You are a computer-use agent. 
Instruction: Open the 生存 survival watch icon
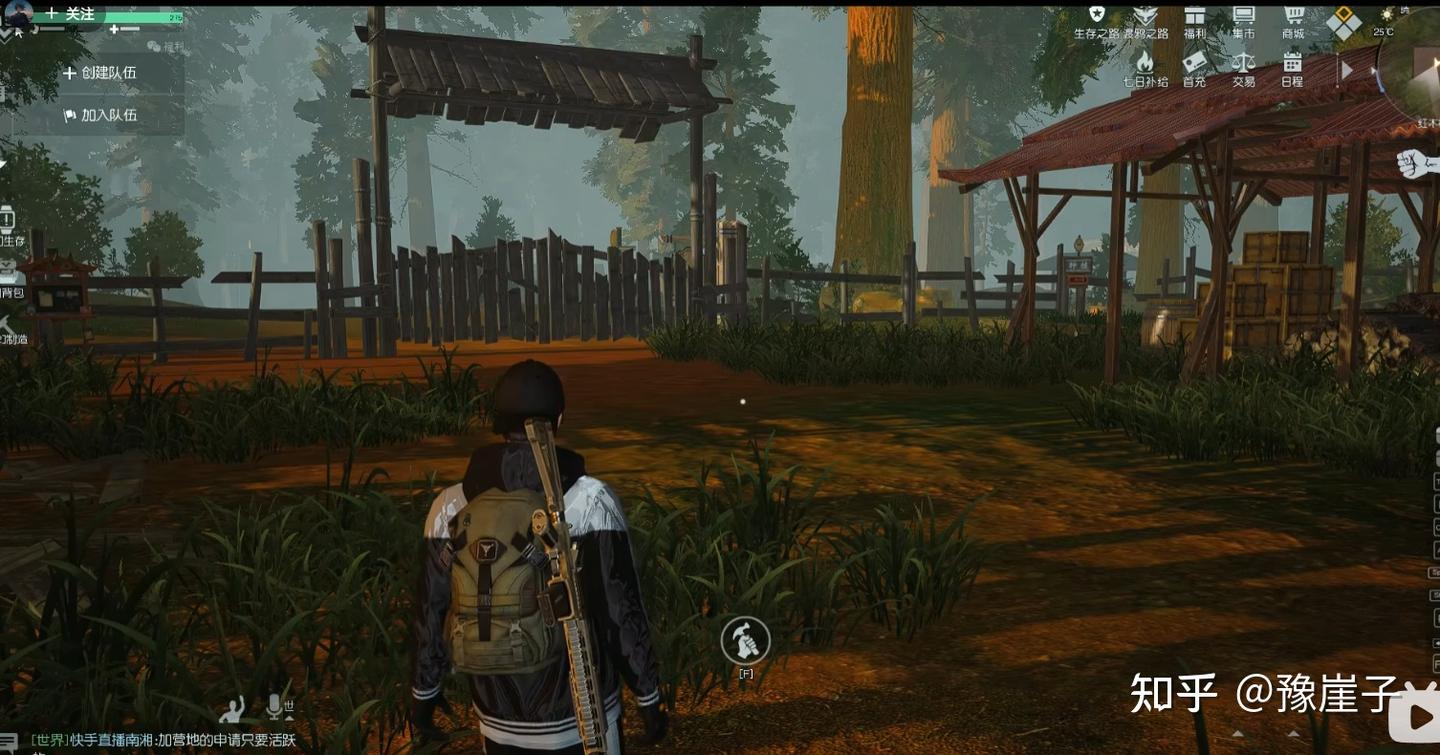8,222
